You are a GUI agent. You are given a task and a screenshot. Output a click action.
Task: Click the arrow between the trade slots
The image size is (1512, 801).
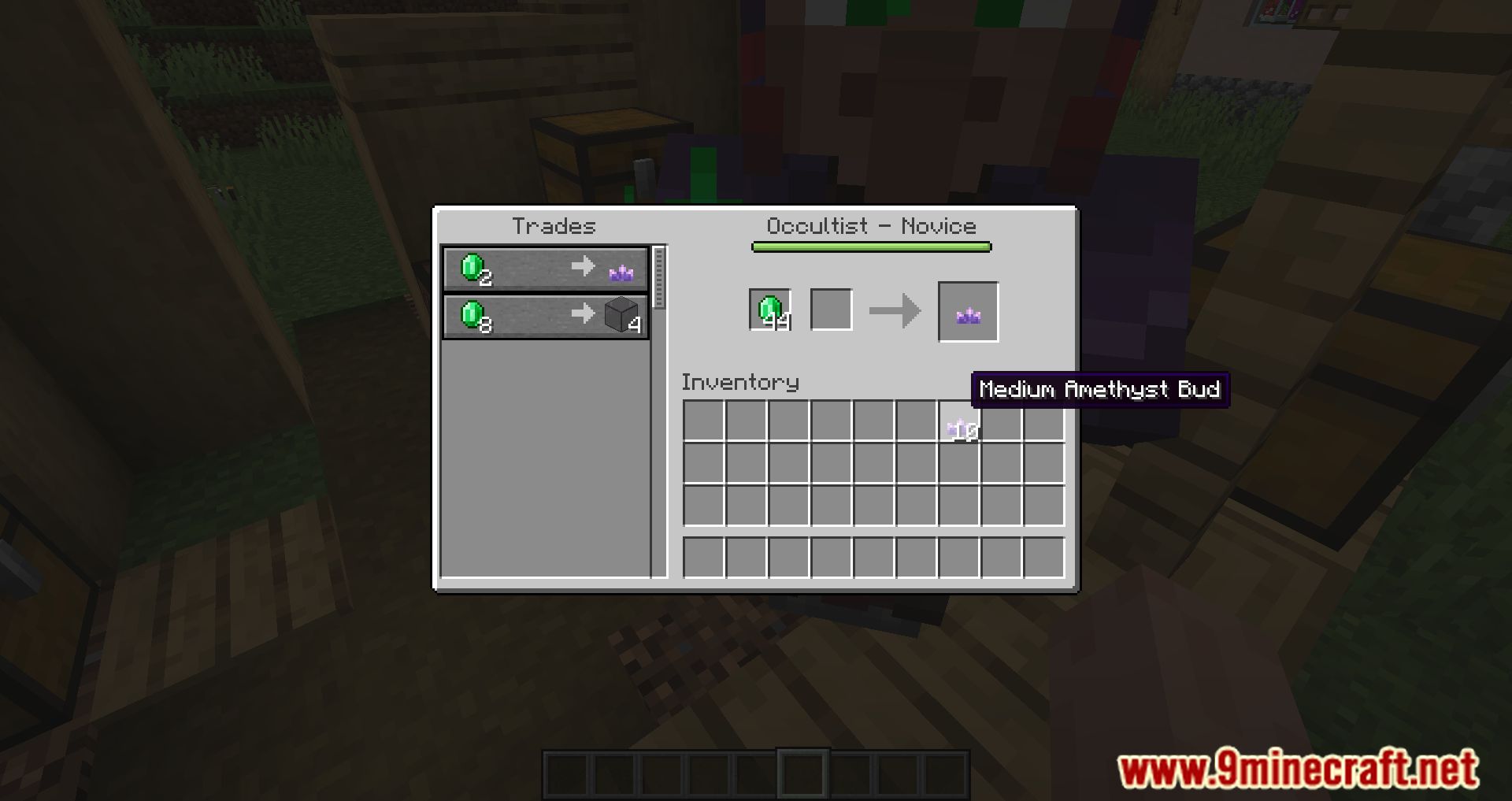click(894, 309)
